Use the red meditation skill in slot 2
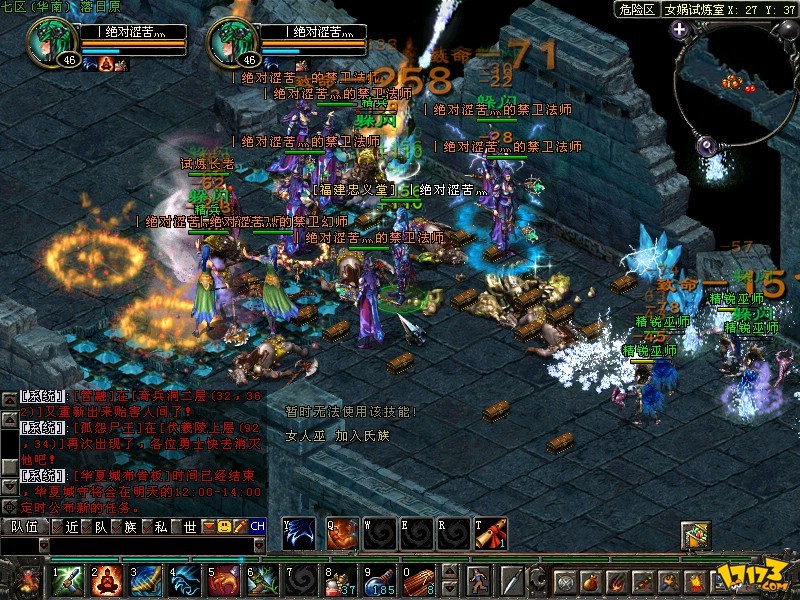800x600 pixels. pos(107,580)
